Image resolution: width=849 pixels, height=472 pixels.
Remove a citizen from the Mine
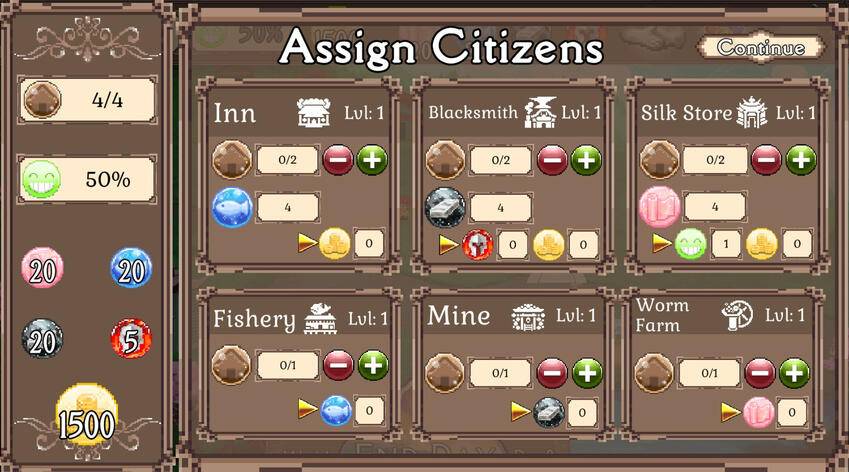552,373
